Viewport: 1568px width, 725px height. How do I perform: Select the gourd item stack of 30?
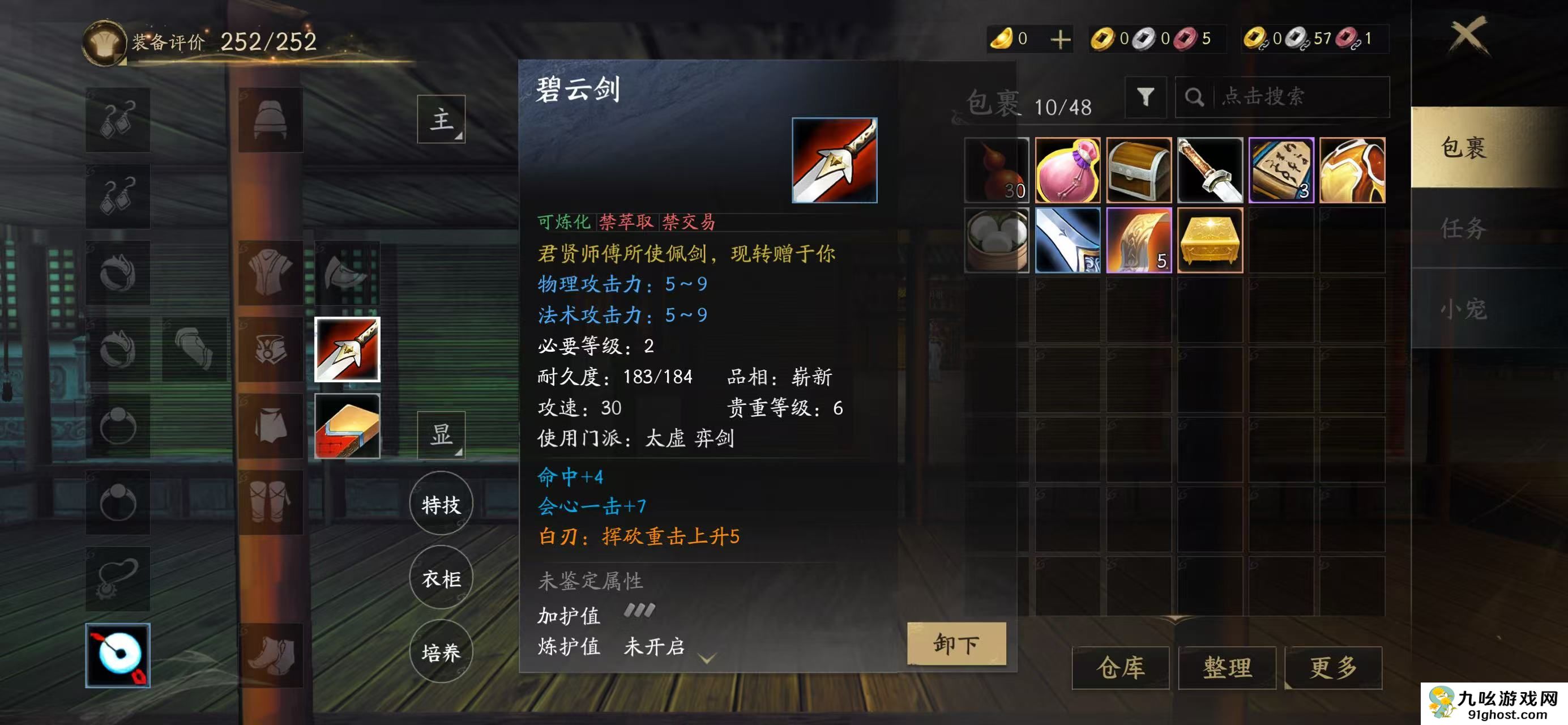click(997, 170)
